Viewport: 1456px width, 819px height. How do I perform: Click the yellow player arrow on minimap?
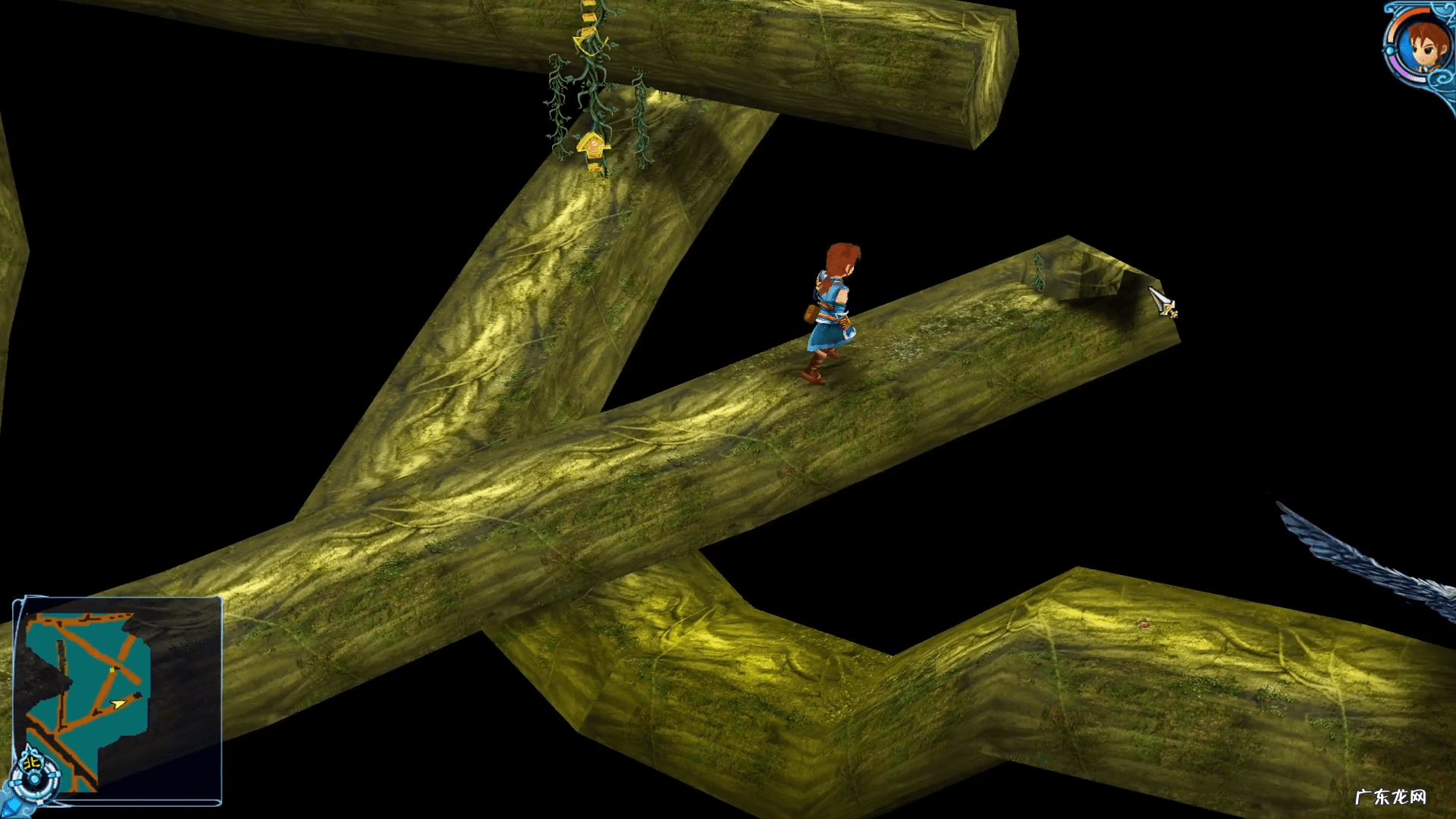click(x=118, y=704)
